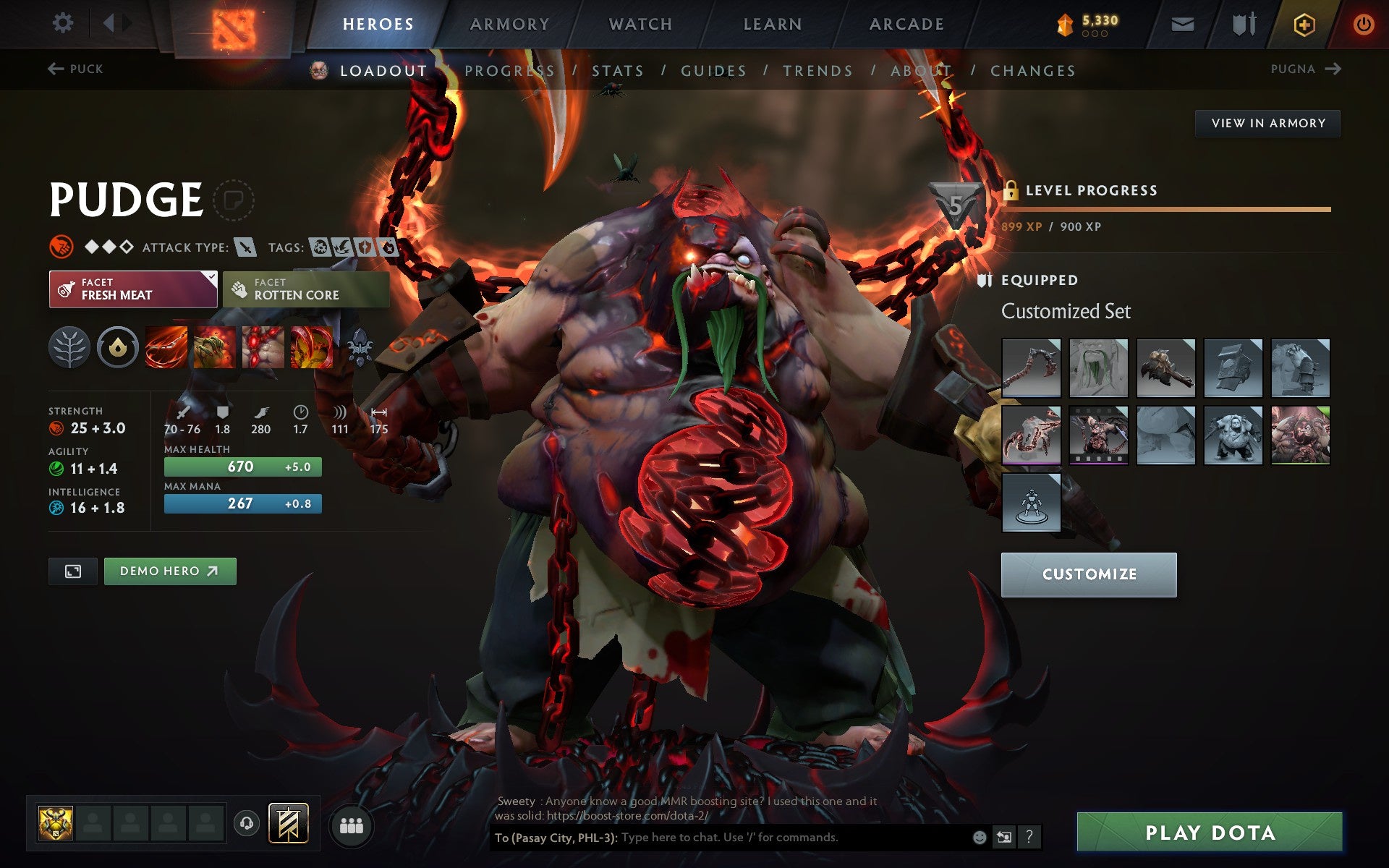Open the ARCADE menu

tap(906, 23)
